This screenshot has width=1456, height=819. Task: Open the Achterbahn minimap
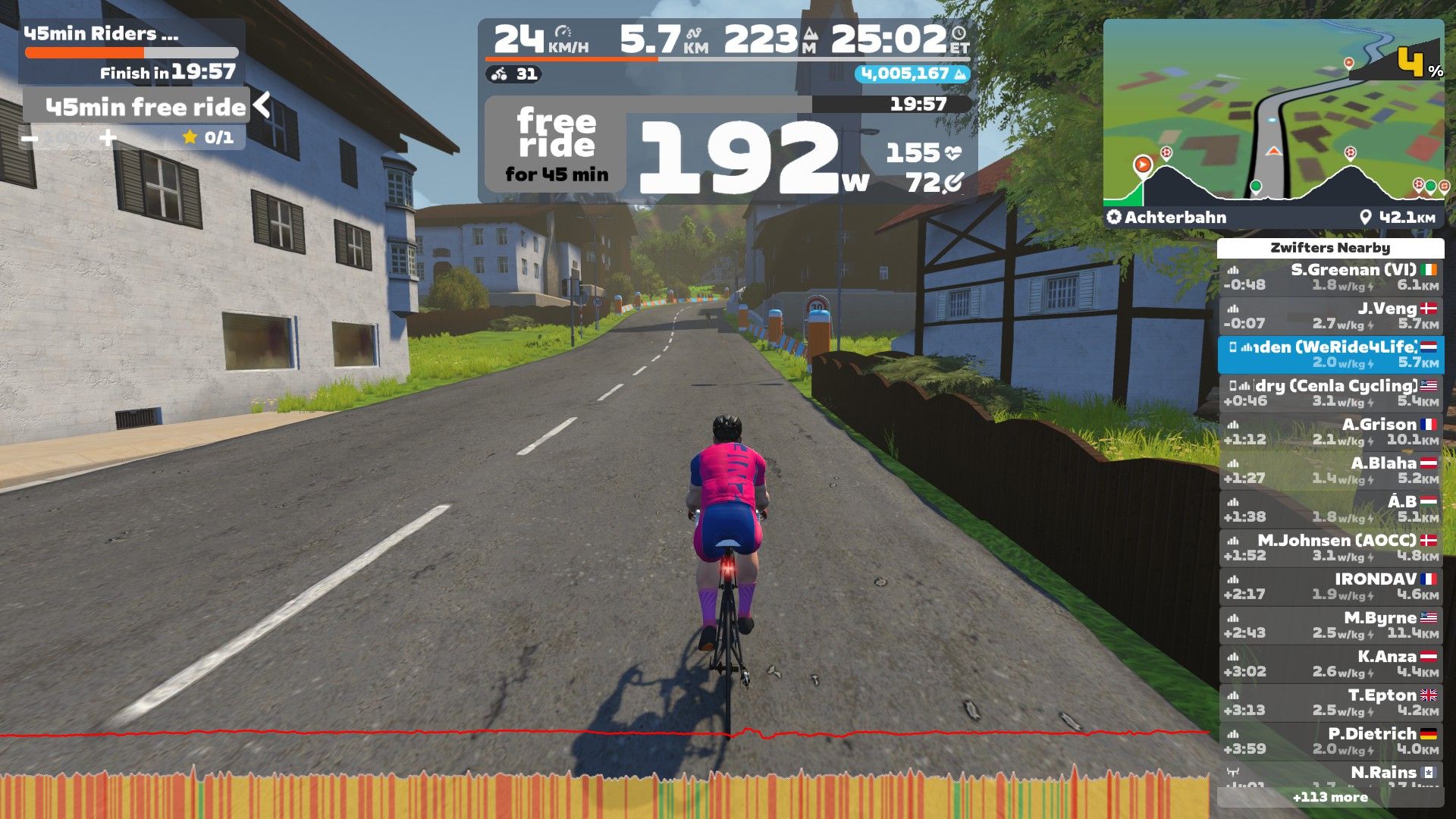coord(1273,114)
